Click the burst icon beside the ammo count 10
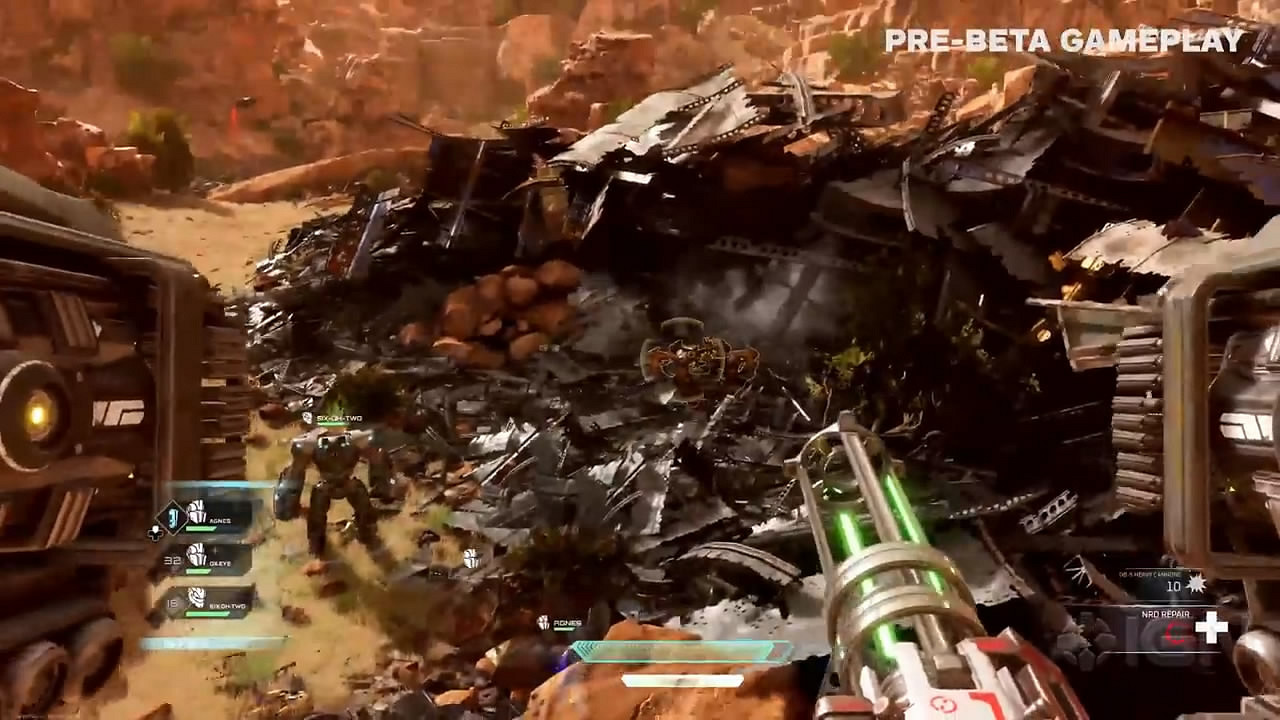The width and height of the screenshot is (1280, 720). point(1196,583)
